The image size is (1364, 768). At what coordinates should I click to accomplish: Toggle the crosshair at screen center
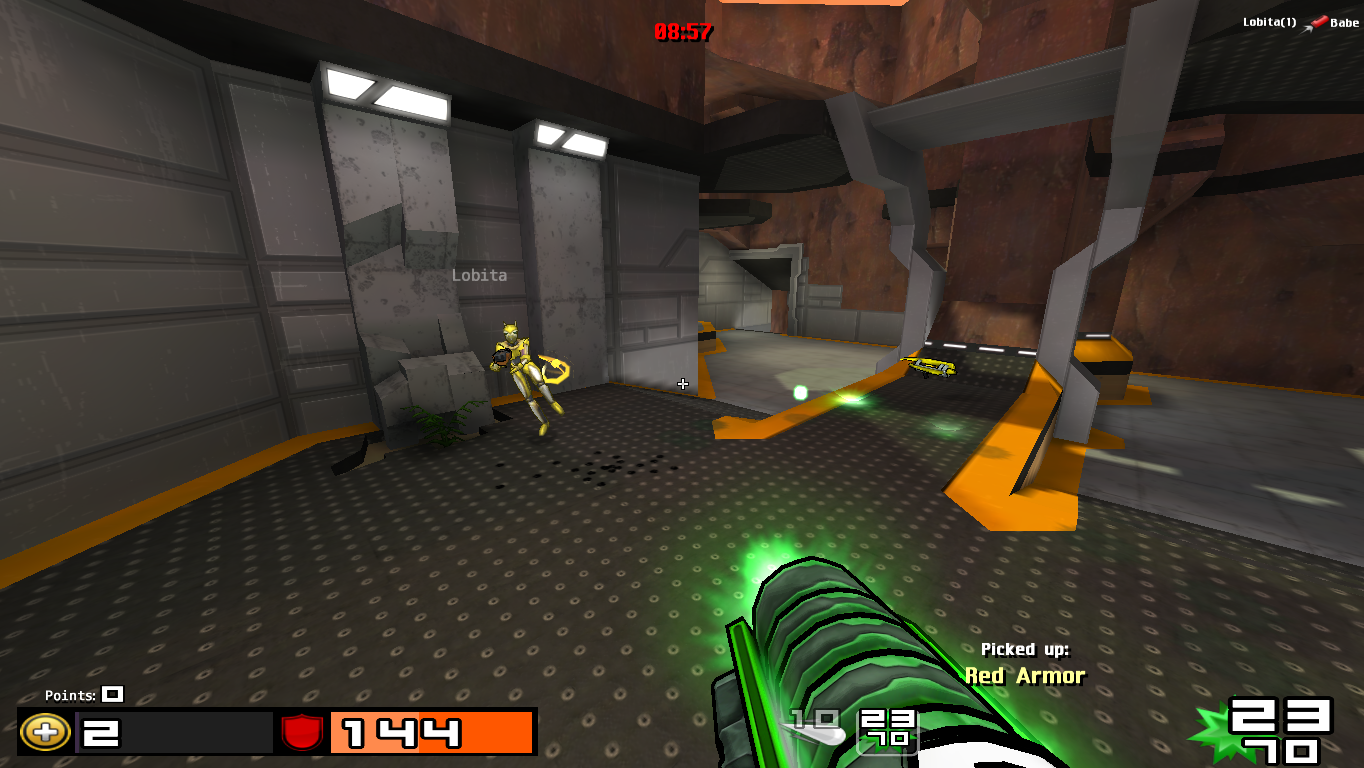pos(683,383)
